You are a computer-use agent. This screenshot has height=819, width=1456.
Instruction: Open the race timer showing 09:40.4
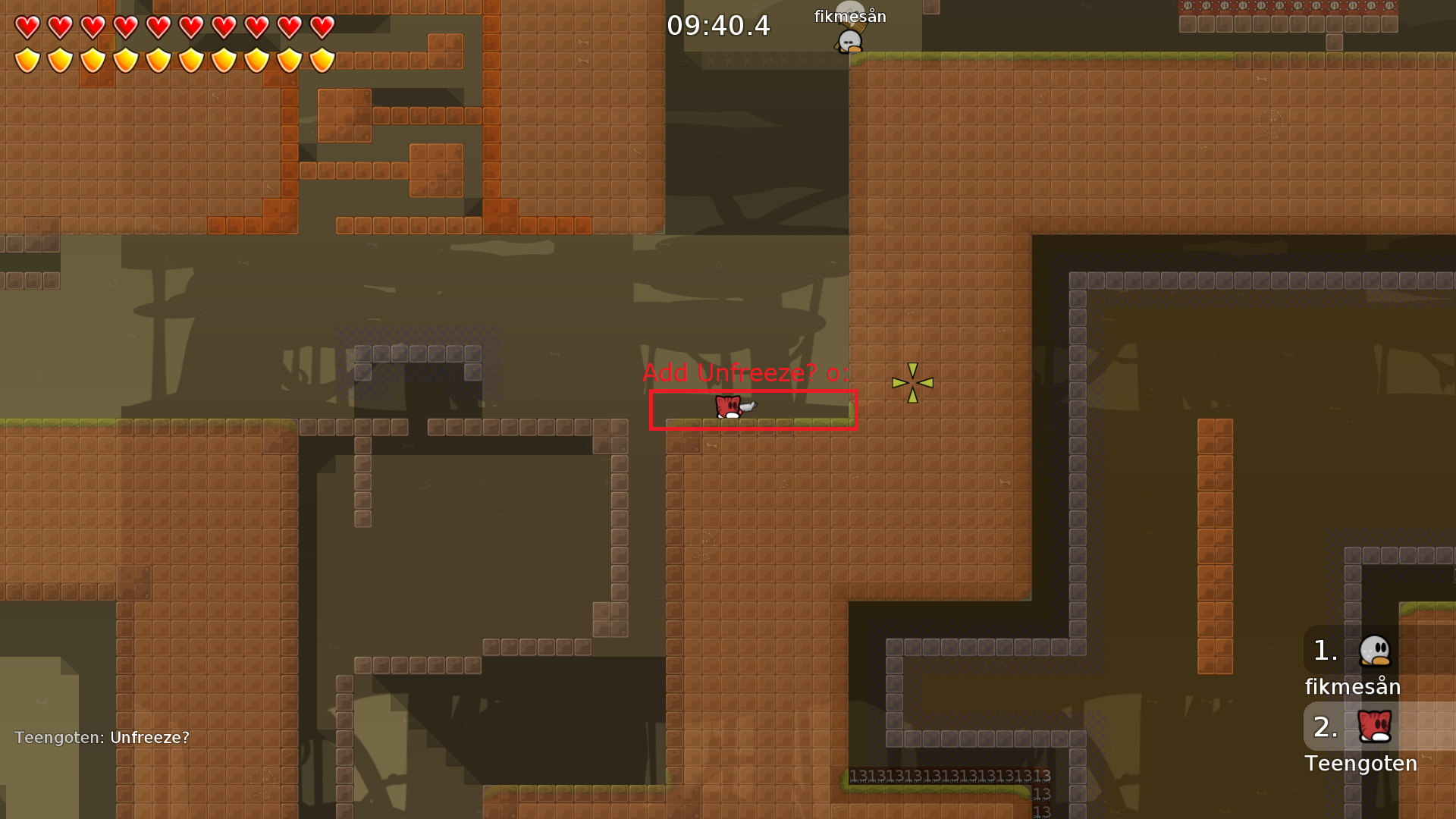(x=718, y=26)
